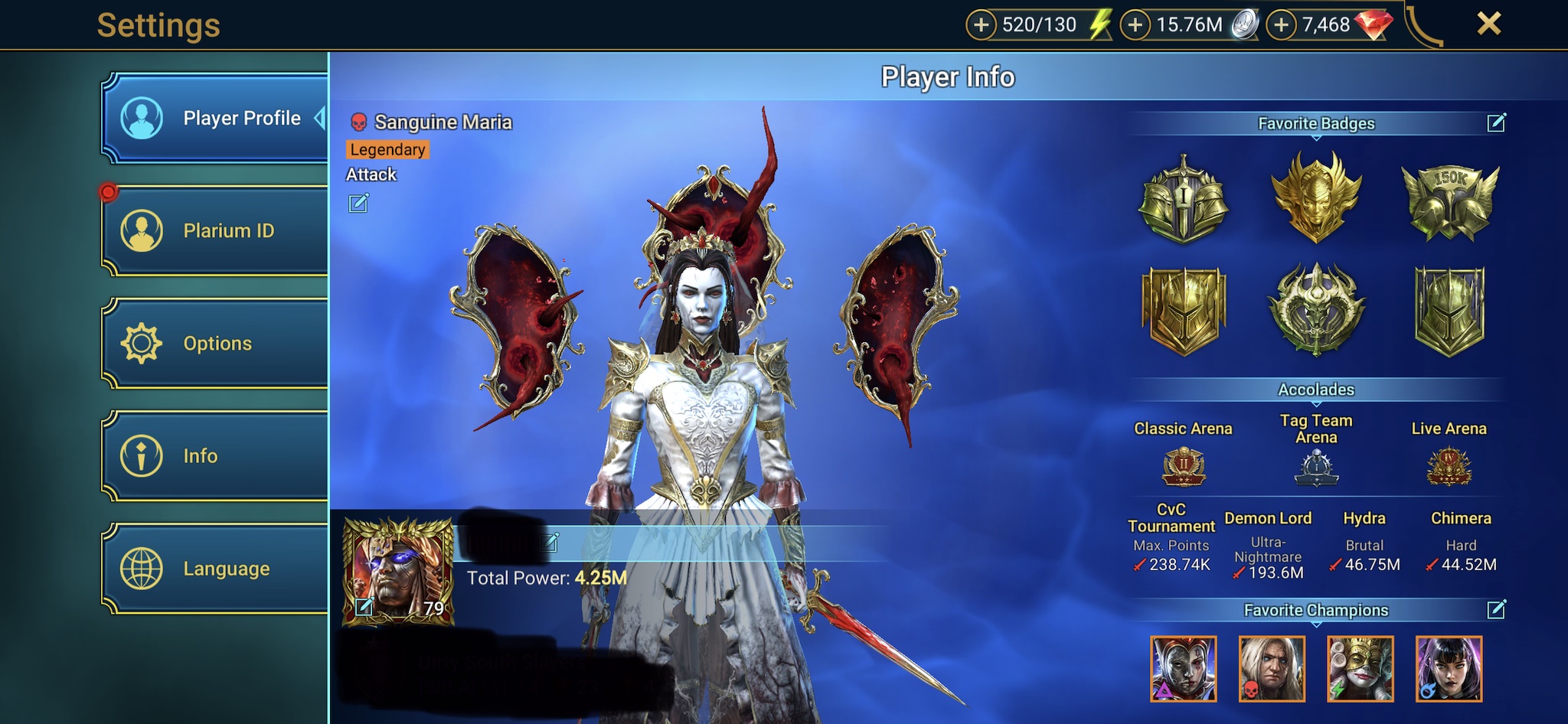Select the 150K winged badge
Screen dimensions: 1568x724
point(1449,201)
